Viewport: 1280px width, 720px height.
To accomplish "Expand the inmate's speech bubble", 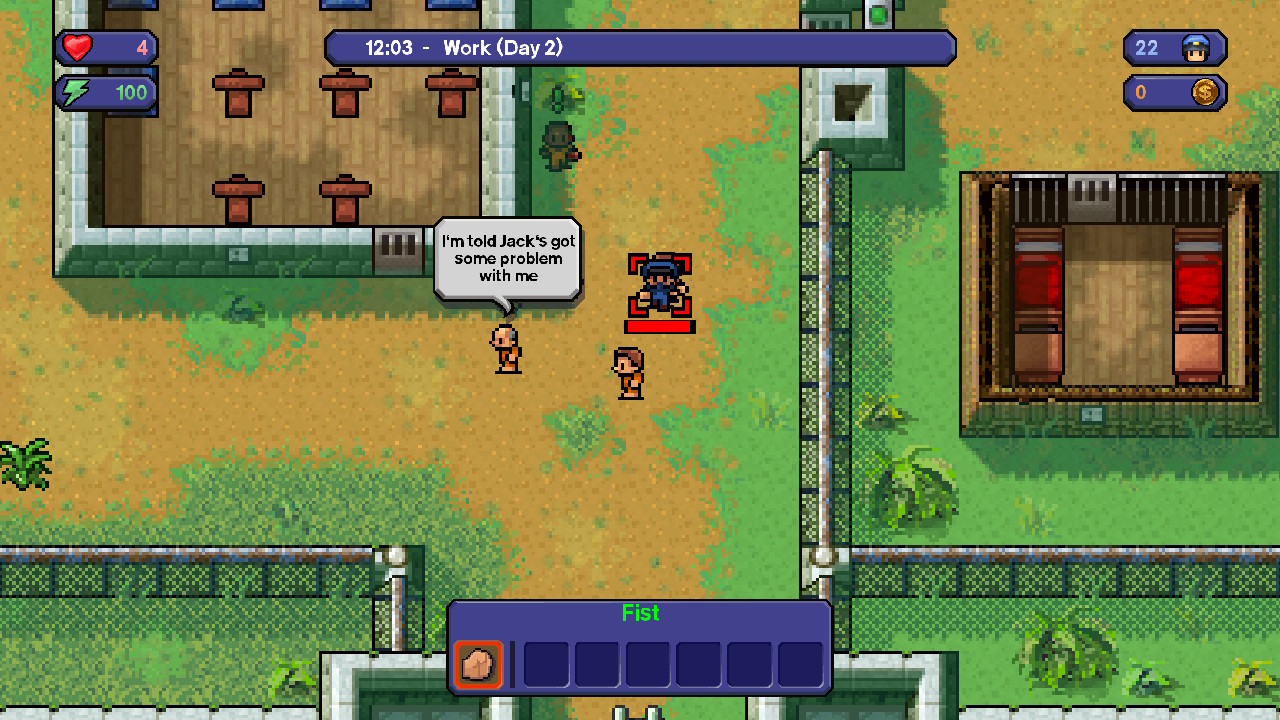I will point(505,257).
